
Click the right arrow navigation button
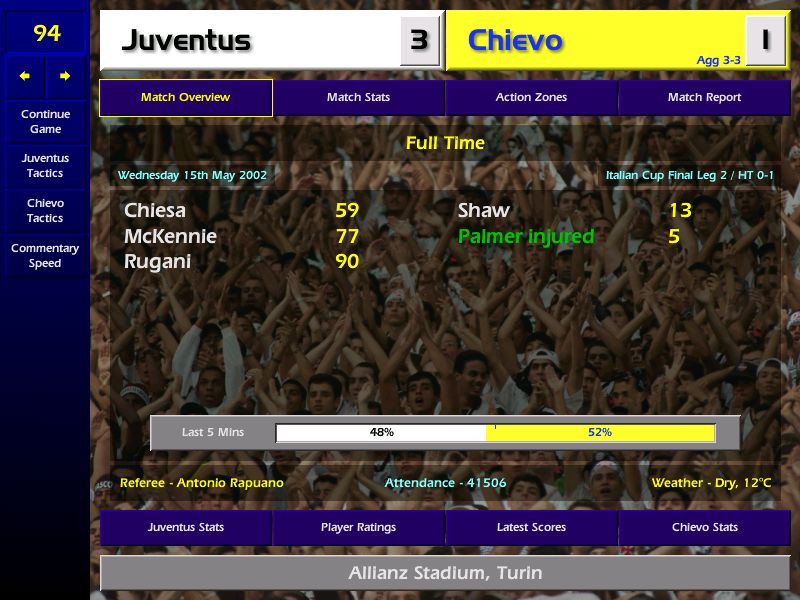(65, 76)
